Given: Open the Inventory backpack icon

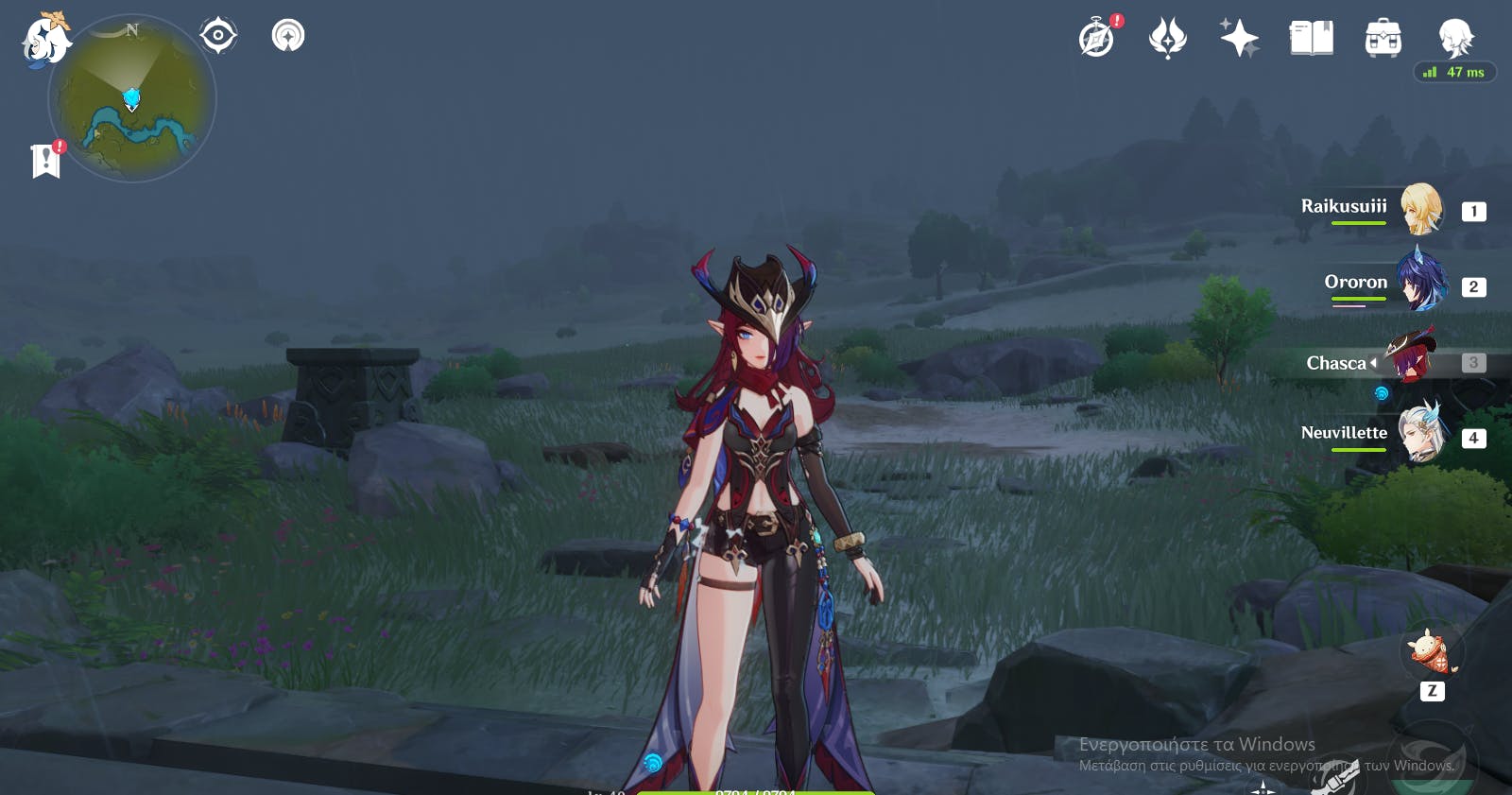Looking at the screenshot, I should (x=1383, y=39).
